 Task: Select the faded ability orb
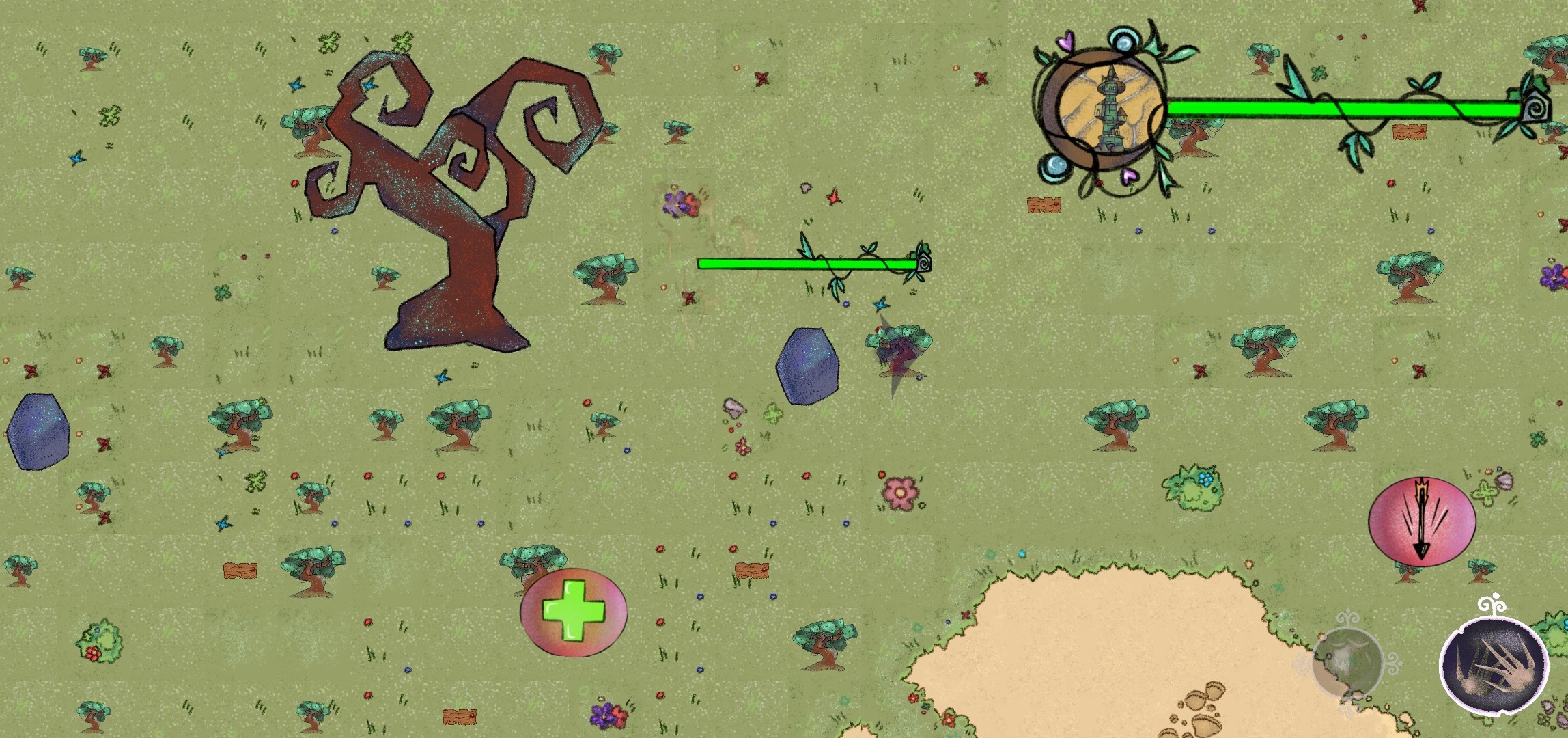pyautogui.click(x=1347, y=661)
